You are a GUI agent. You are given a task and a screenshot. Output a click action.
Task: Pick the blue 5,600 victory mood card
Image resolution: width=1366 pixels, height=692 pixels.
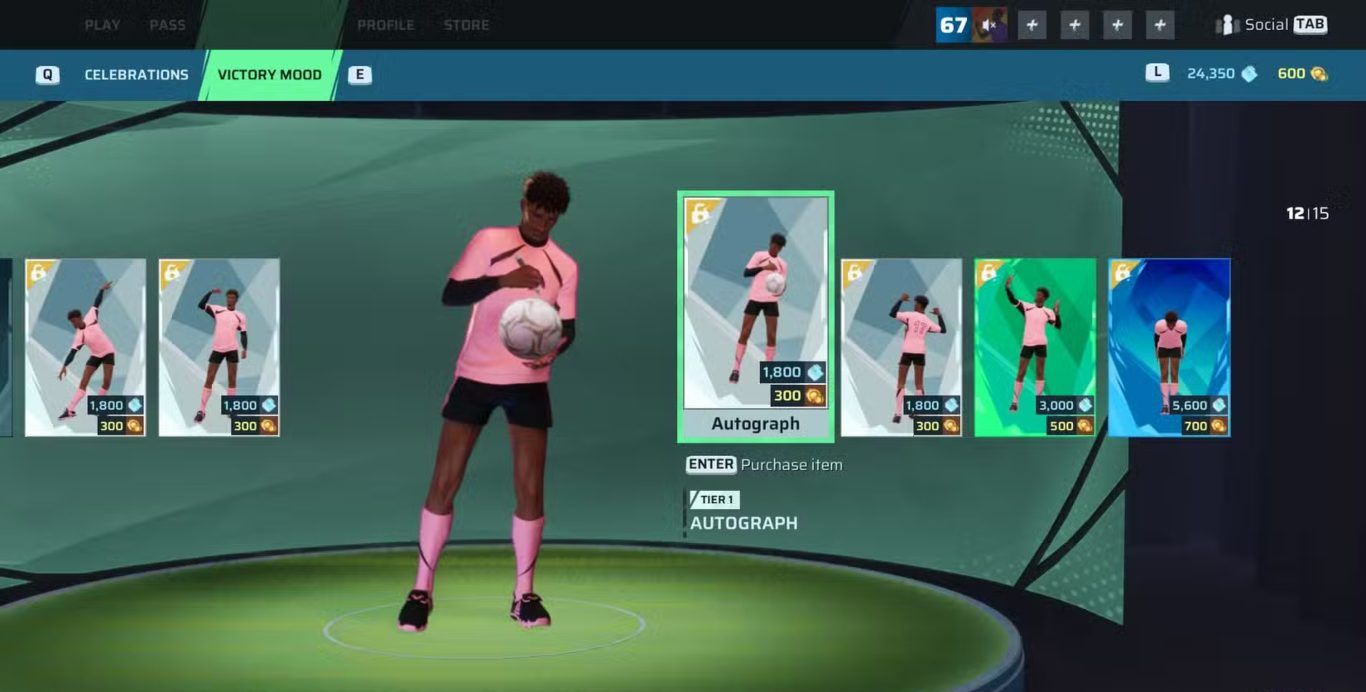1169,347
